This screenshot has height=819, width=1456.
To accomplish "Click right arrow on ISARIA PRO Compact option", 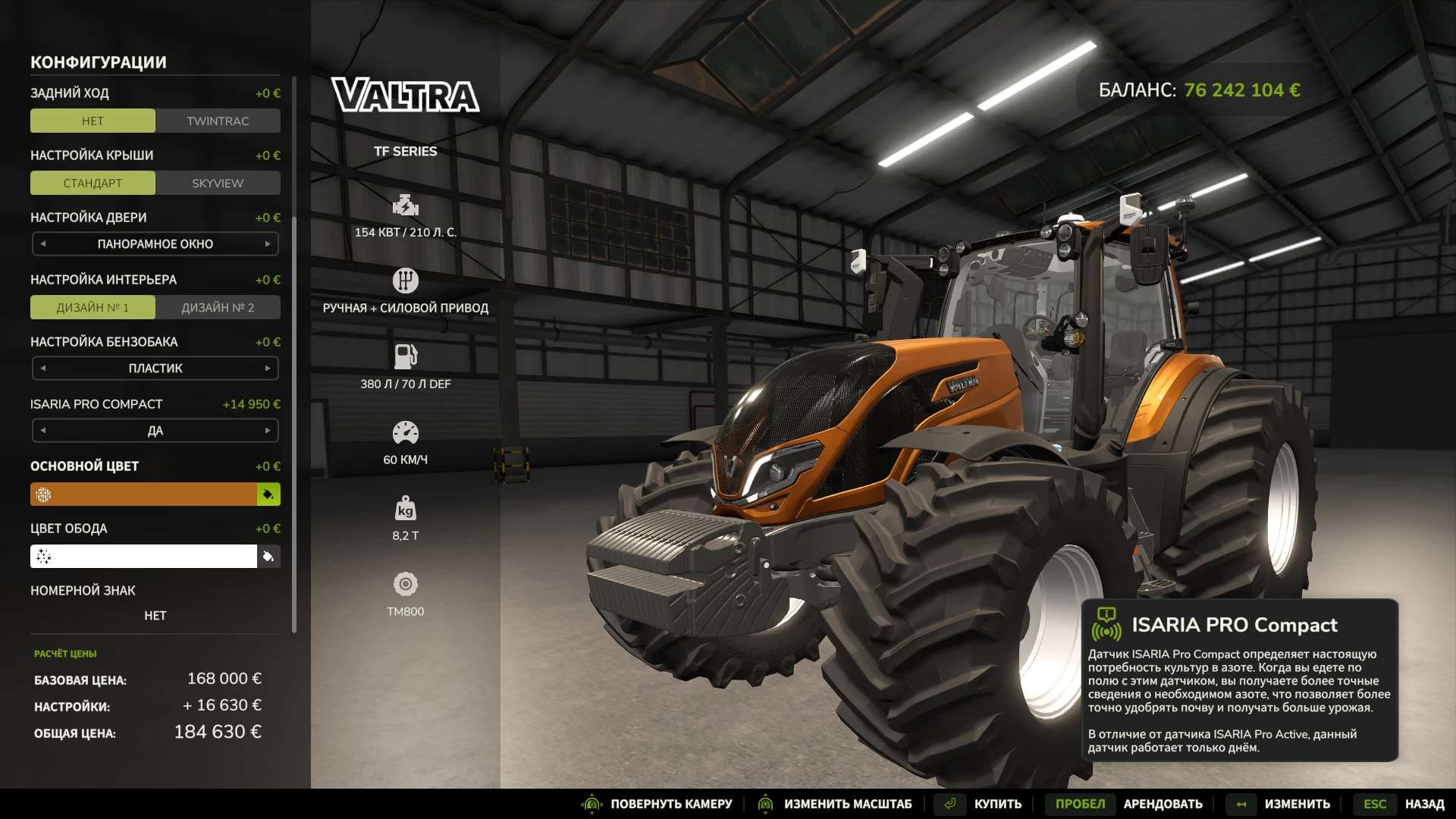I will (268, 431).
